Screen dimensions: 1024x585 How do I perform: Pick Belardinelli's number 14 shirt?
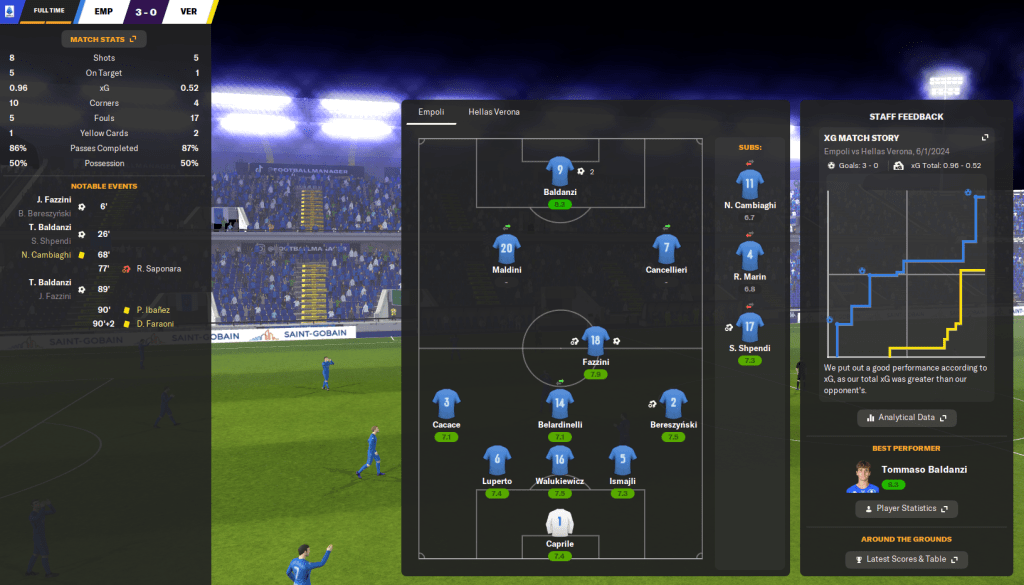[x=558, y=404]
